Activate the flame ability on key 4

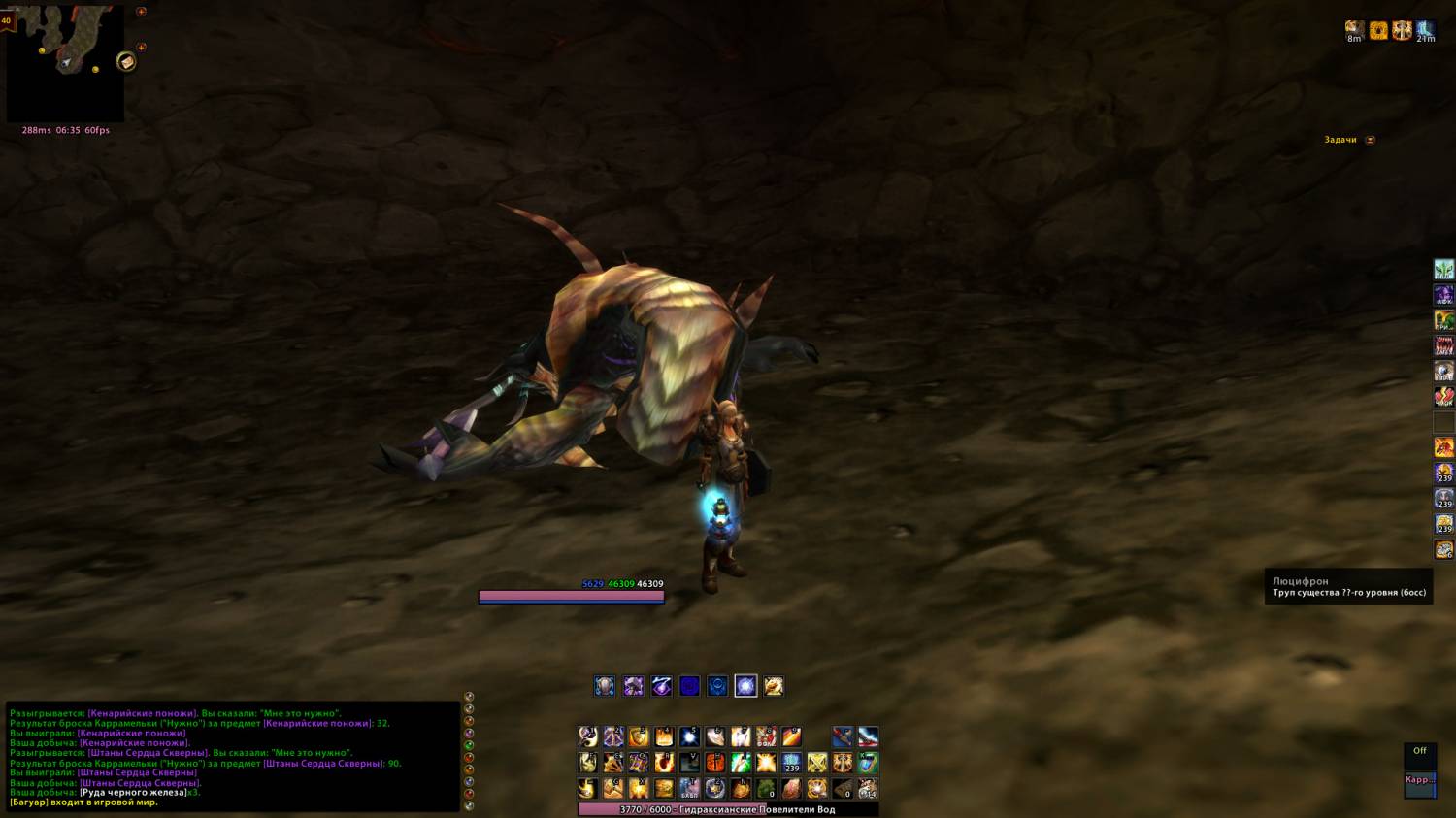(664, 736)
